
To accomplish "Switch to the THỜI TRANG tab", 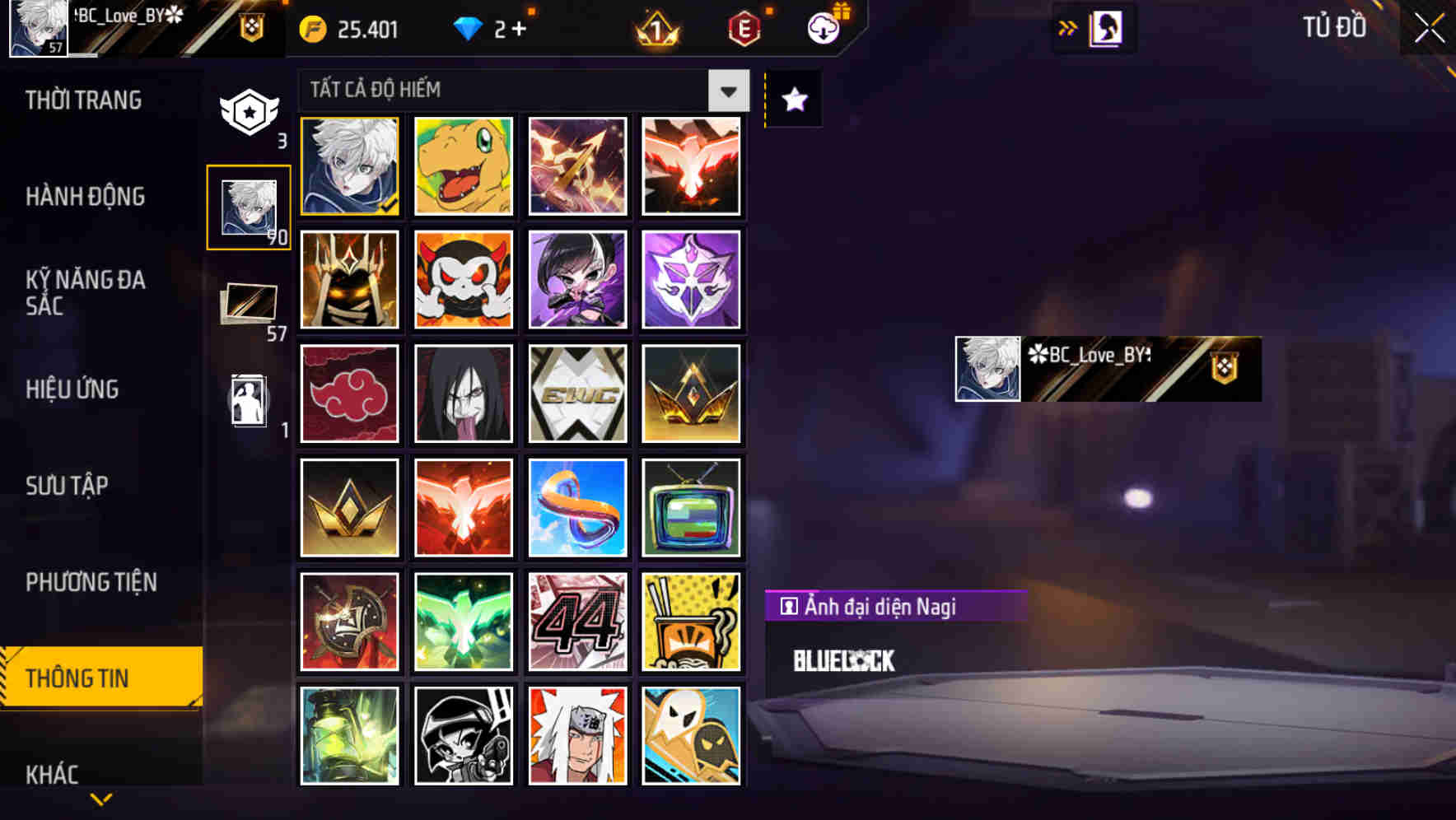I will pos(85,100).
